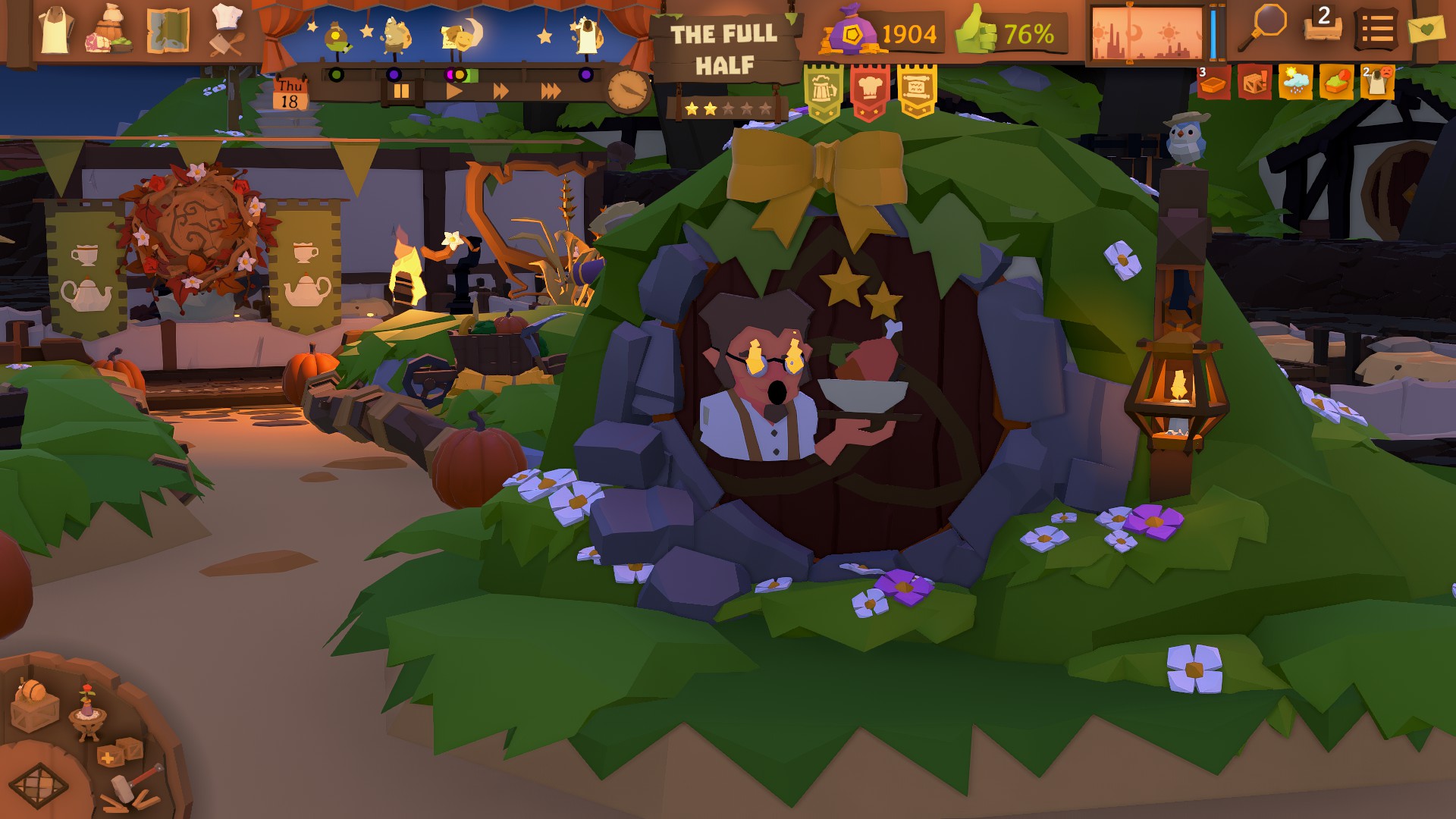Toggle the pause control on the time bar
1456x819 pixels.
(402, 89)
